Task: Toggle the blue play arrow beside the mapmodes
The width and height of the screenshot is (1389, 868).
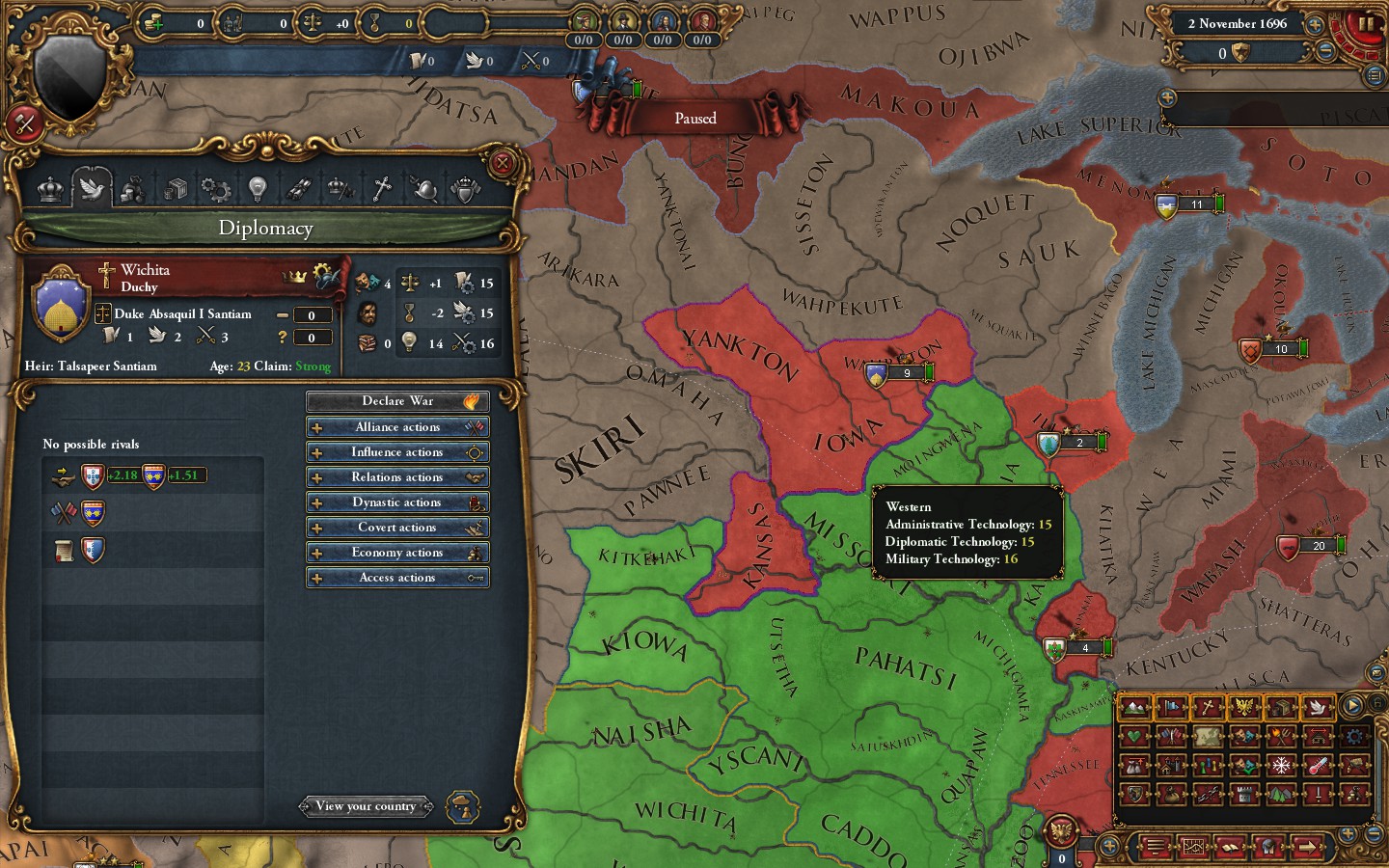Action: 1351,706
